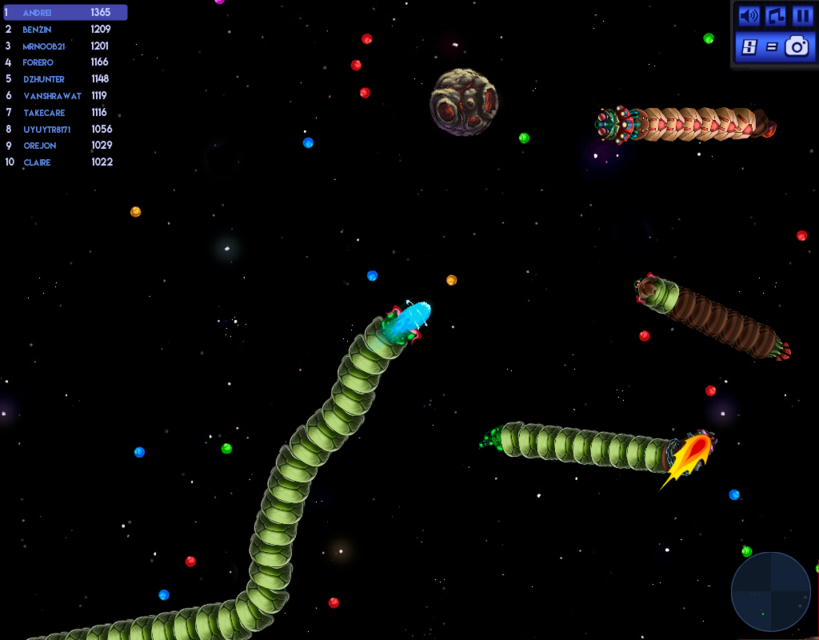Image resolution: width=819 pixels, height=640 pixels.
Task: Select OREJON in the leaderboard
Action: 65,146
